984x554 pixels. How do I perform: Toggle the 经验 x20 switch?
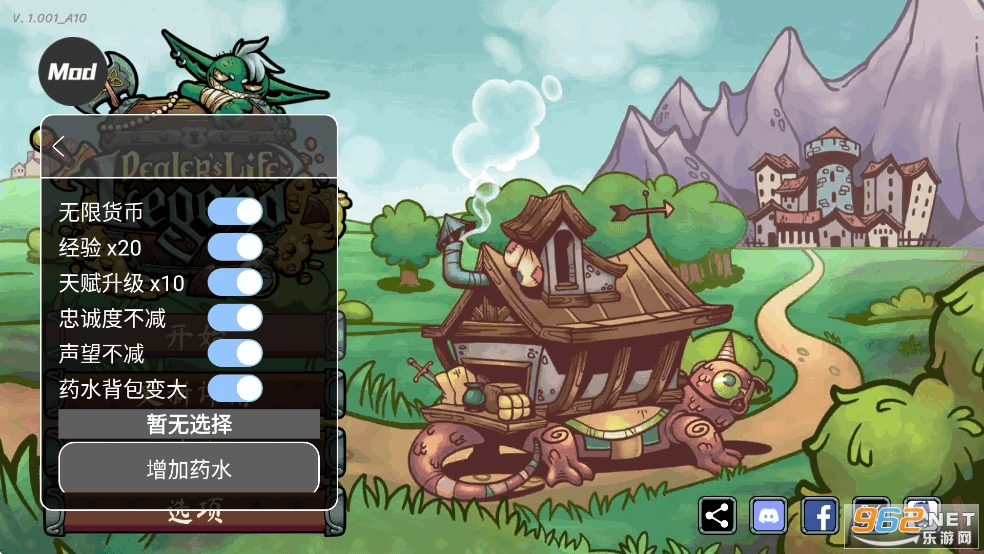(x=235, y=247)
